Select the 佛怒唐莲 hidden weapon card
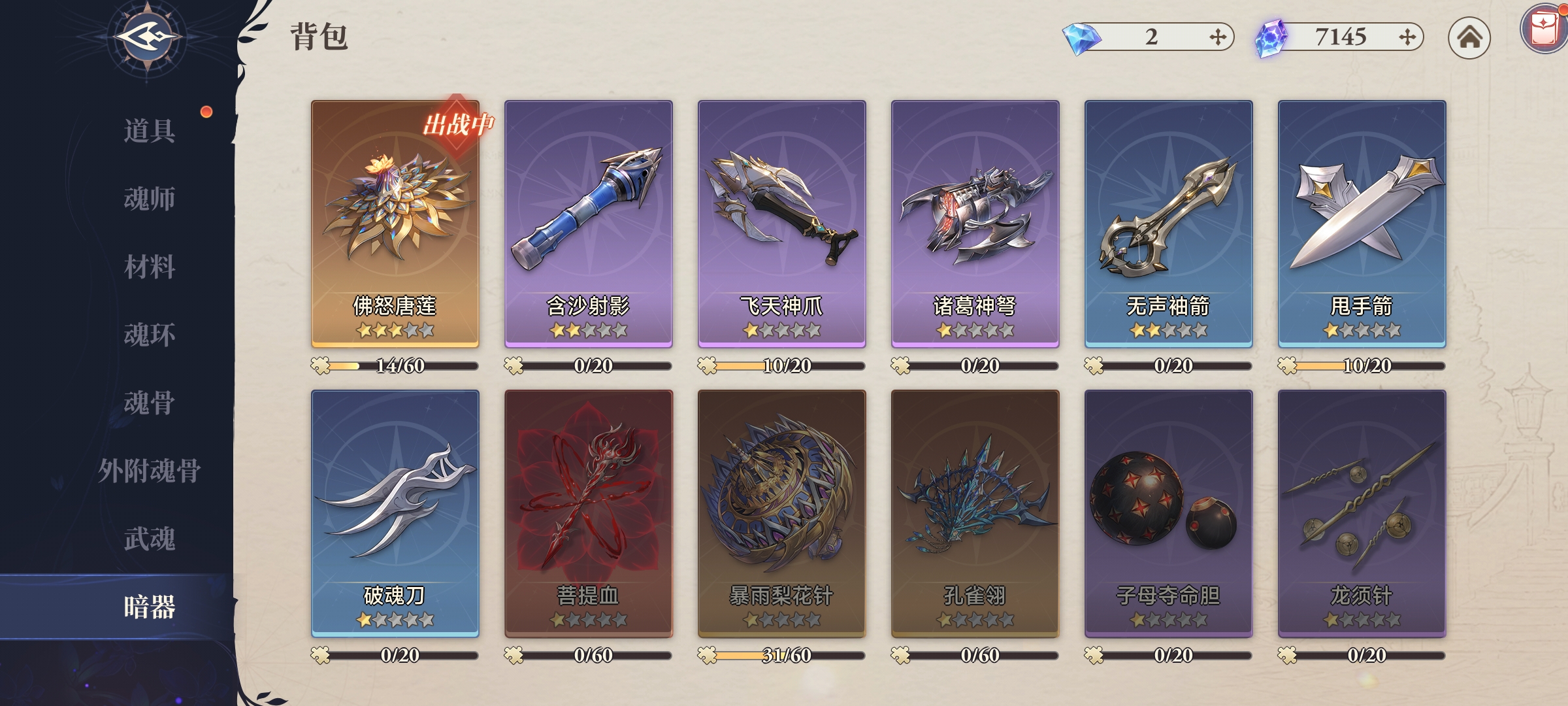The image size is (1568, 706). (395, 222)
